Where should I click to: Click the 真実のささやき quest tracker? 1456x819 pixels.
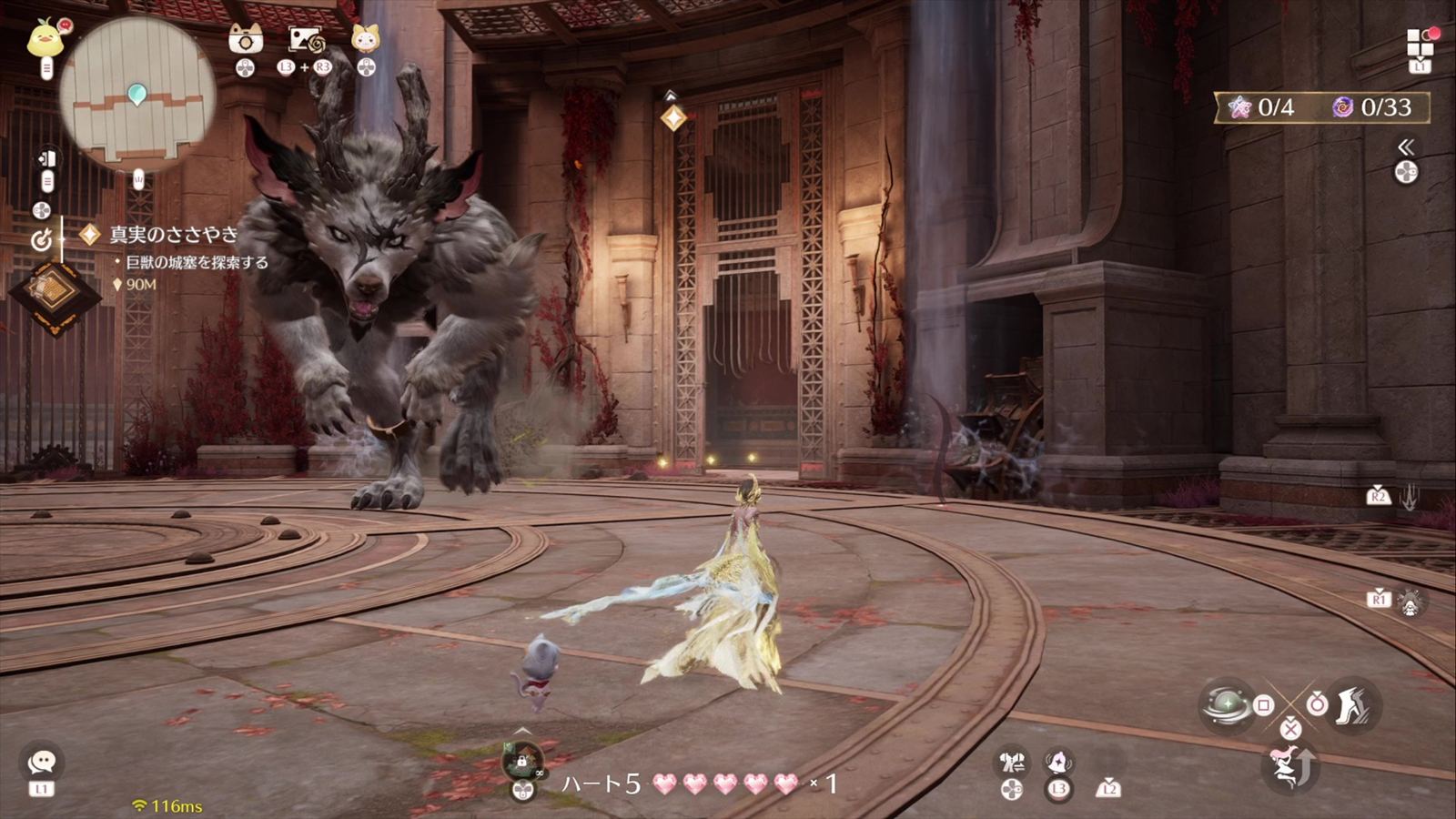173,235
